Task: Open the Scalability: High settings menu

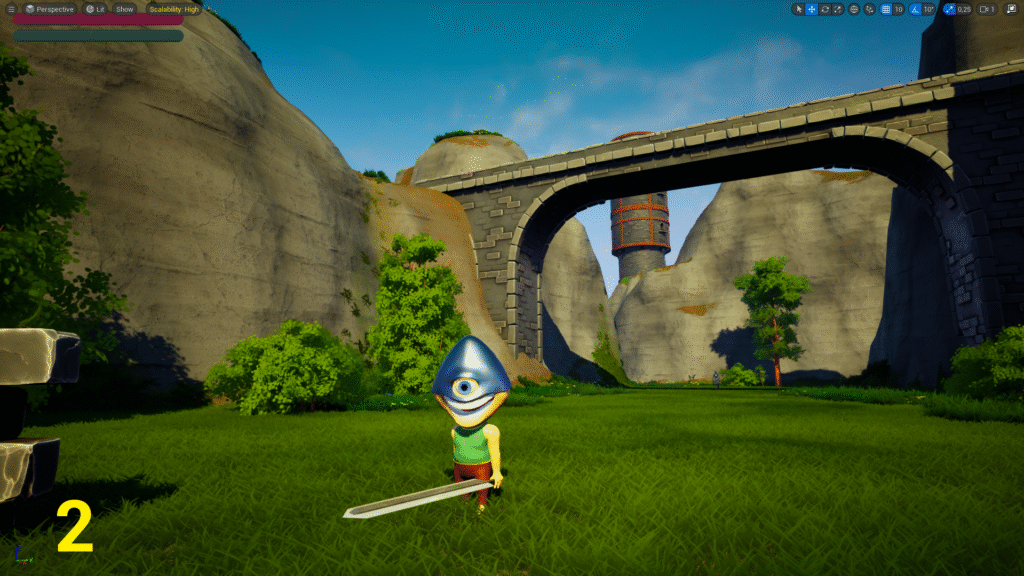Action: pyautogui.click(x=174, y=9)
